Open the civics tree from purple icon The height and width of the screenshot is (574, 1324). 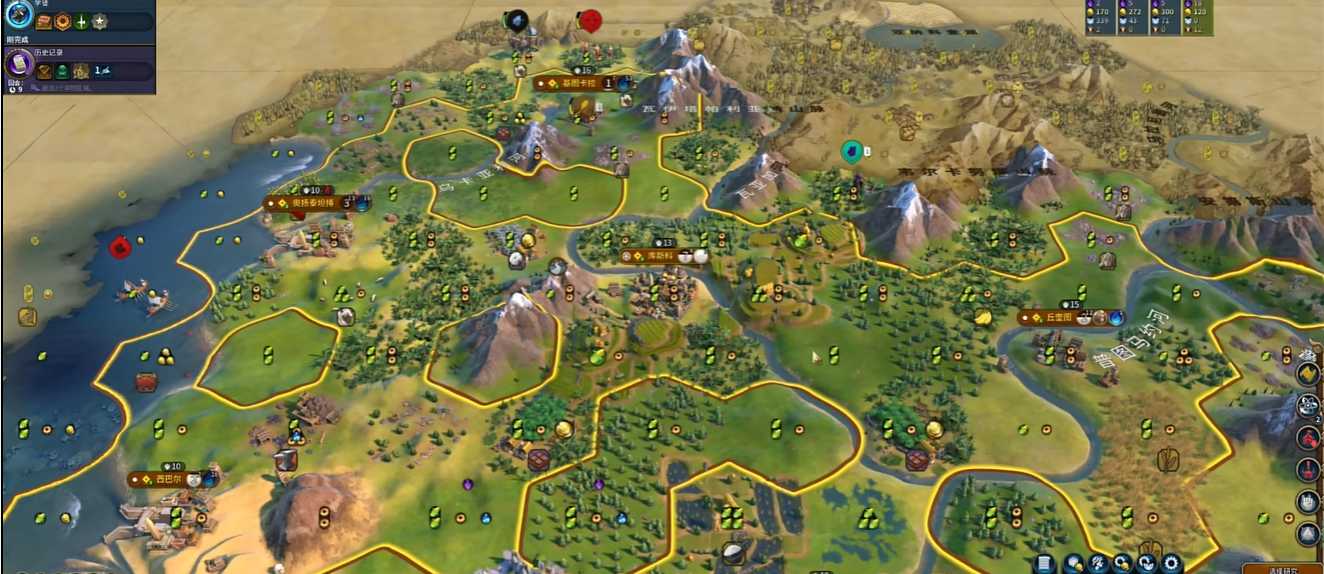pos(17,65)
